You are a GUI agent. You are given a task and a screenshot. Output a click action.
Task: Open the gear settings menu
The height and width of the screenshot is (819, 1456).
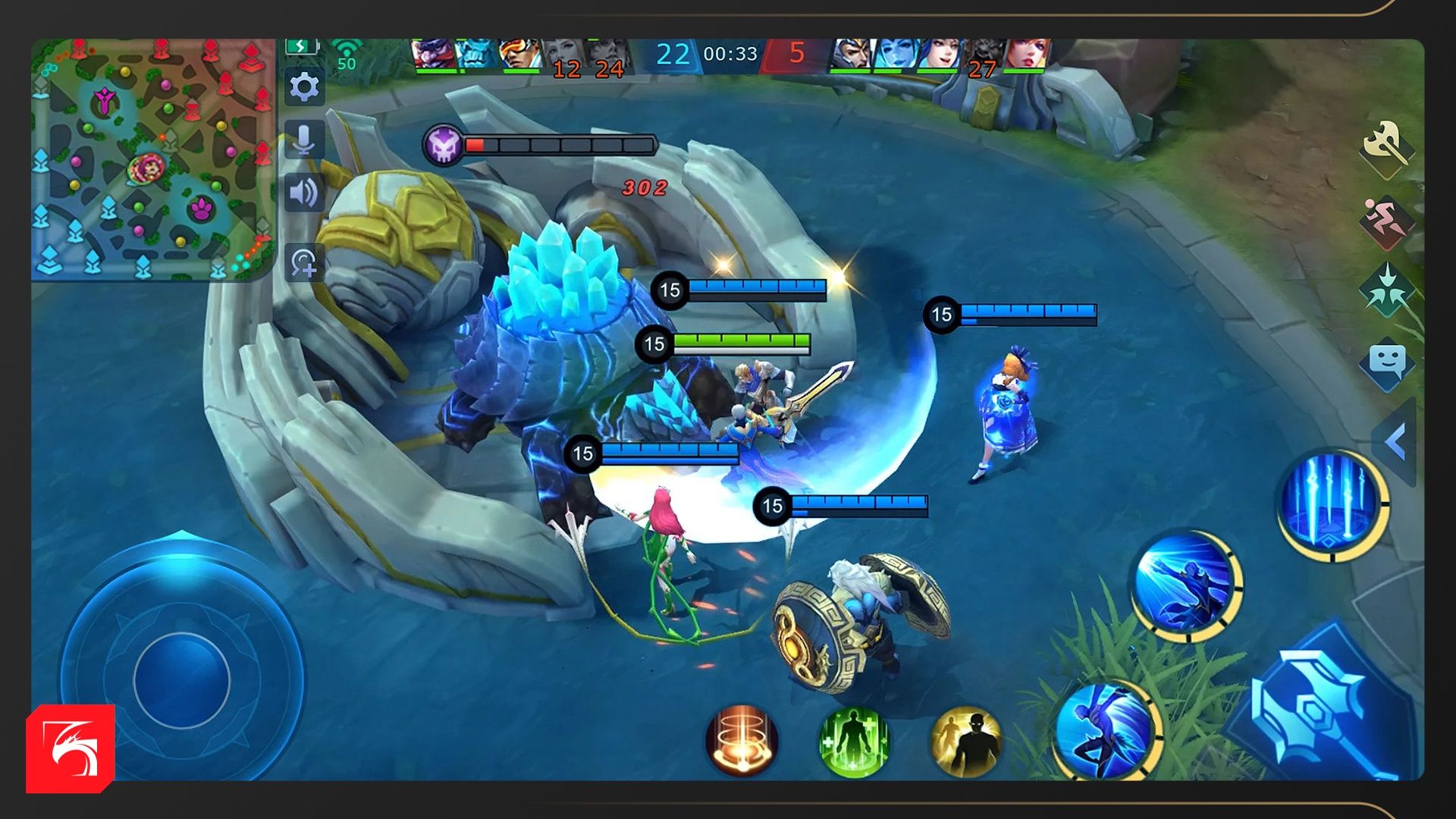click(304, 87)
